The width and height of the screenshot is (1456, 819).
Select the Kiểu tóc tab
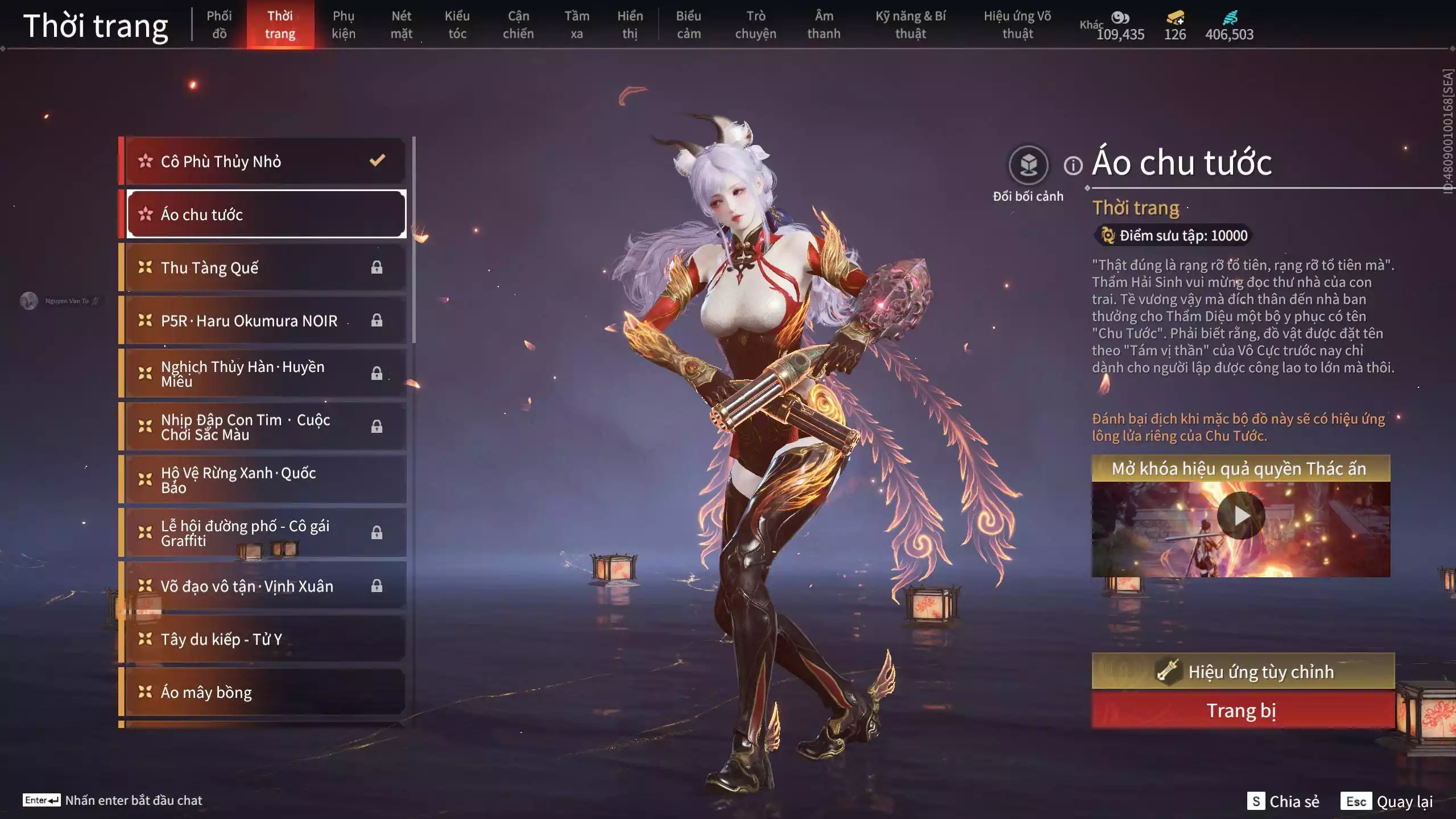coord(457,25)
